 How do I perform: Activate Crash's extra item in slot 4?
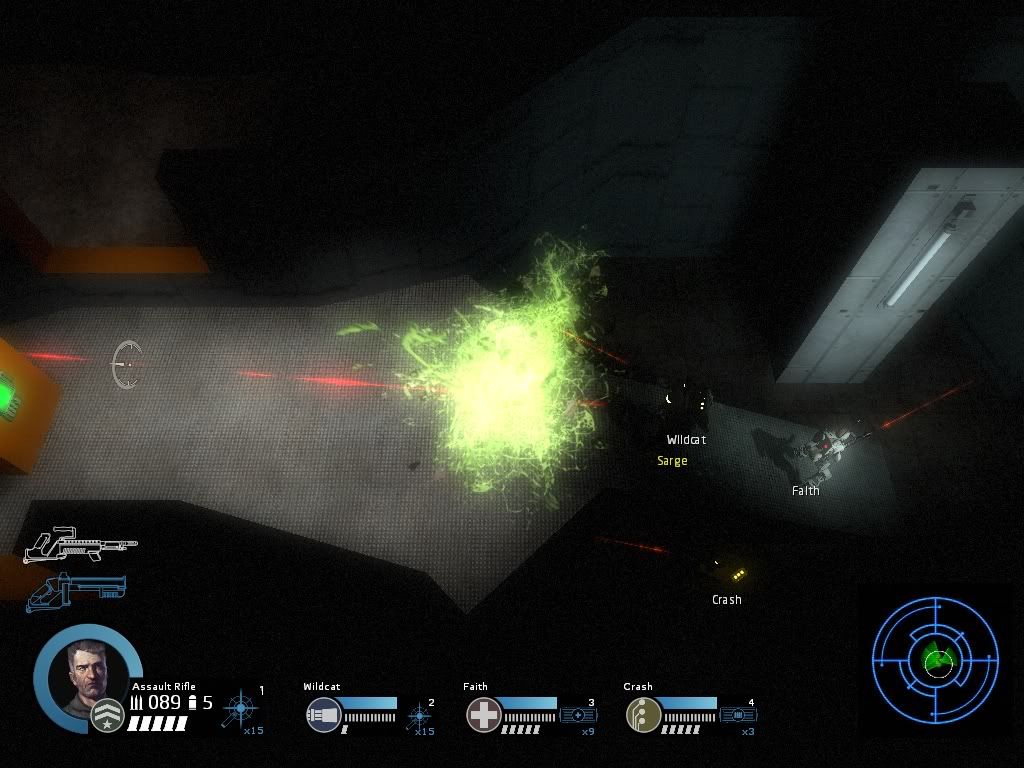click(738, 715)
